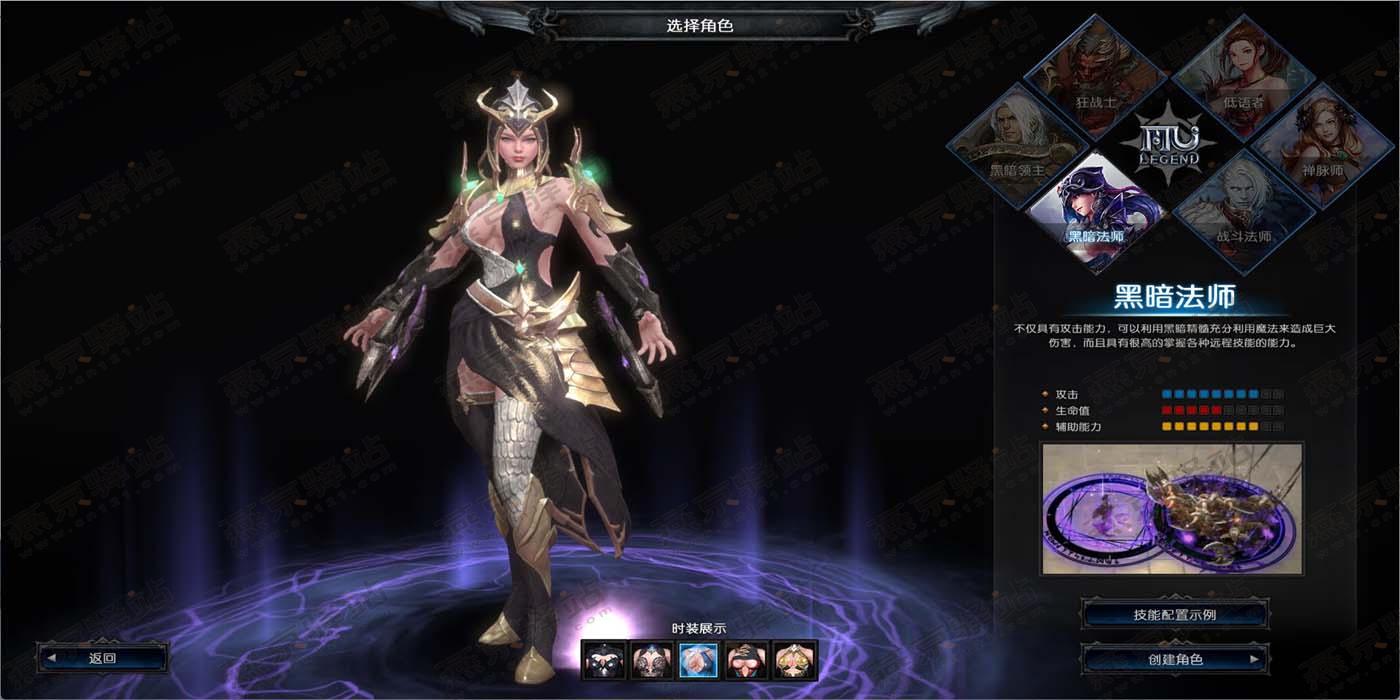
Task: Open the 技能配置示例 skill example
Action: pos(1175,614)
